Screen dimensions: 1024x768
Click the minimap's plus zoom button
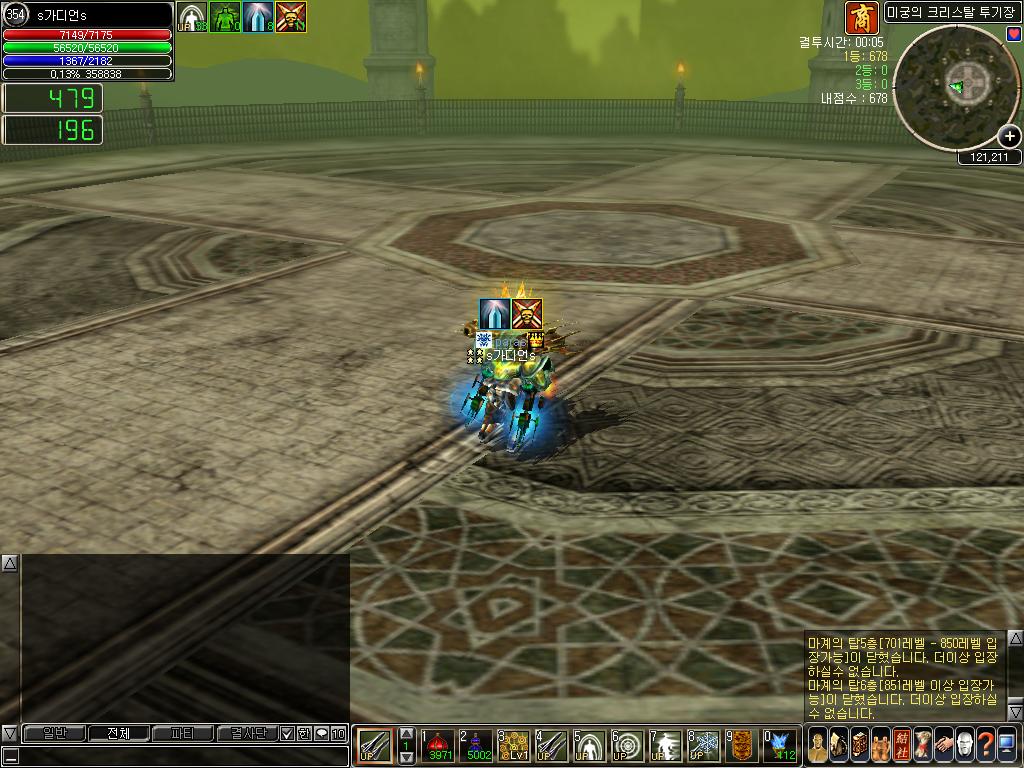1009,136
